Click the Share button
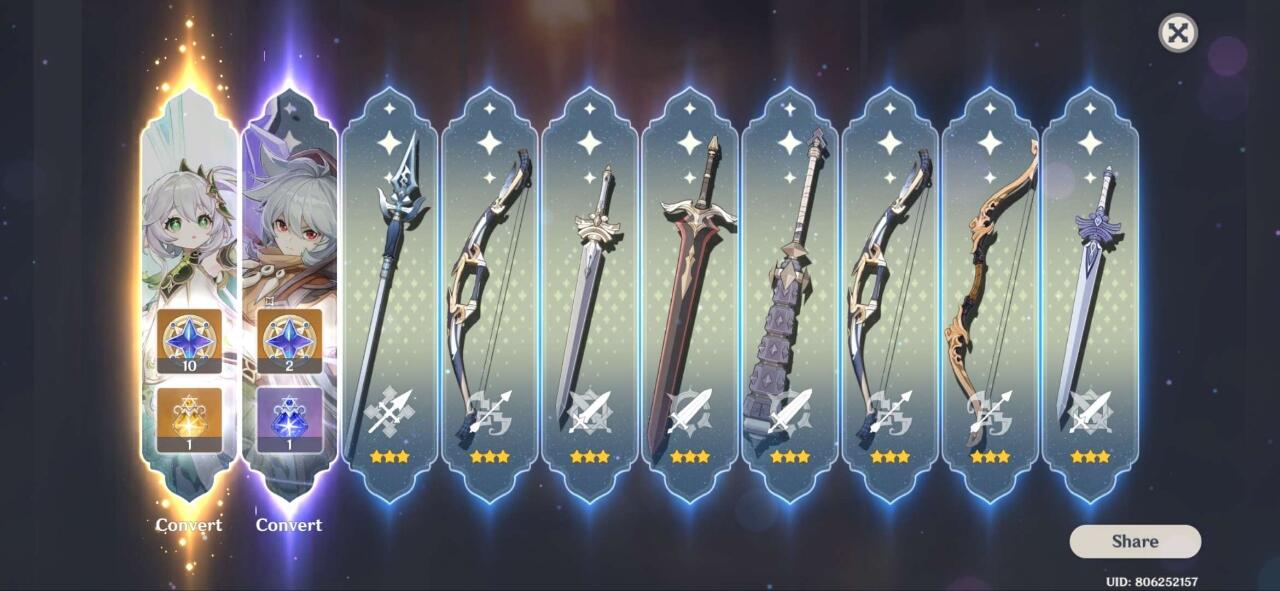This screenshot has height=591, width=1280. (1135, 541)
